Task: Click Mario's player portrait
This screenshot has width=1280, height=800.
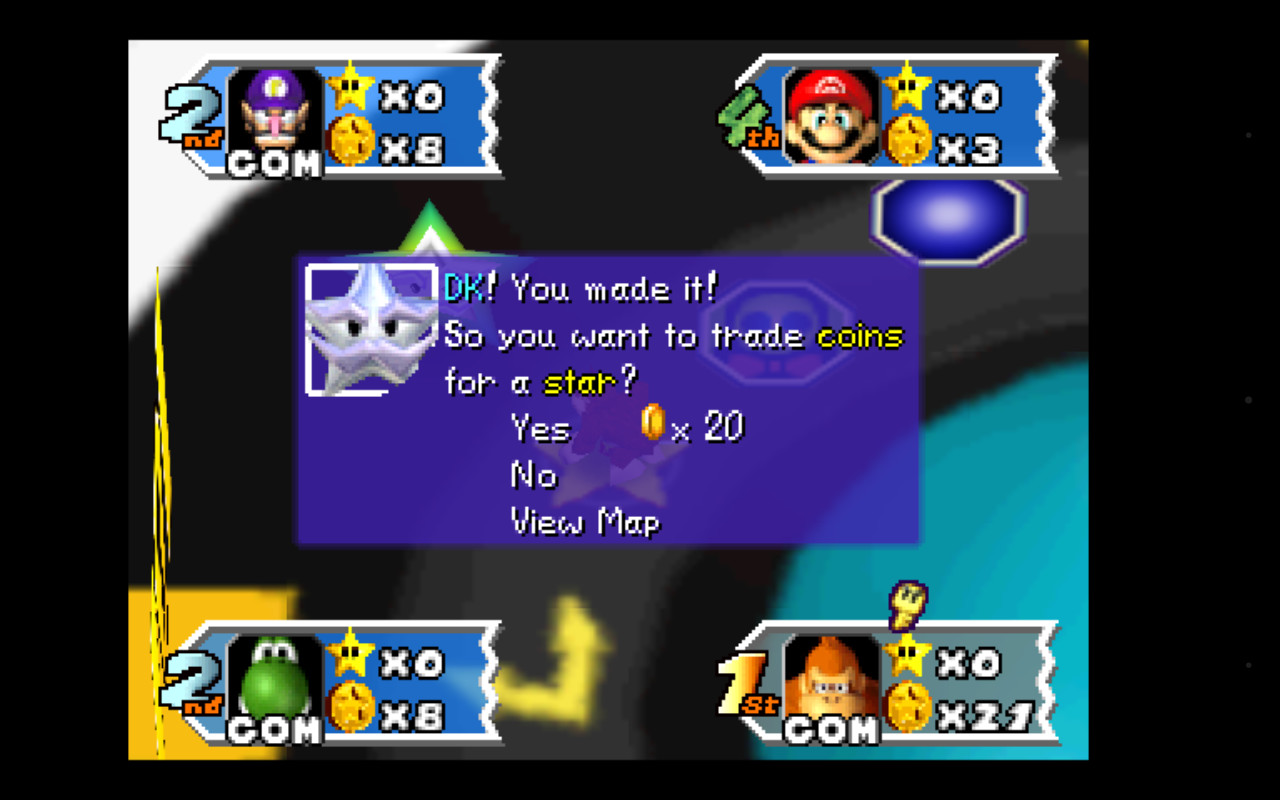Action: click(831, 115)
